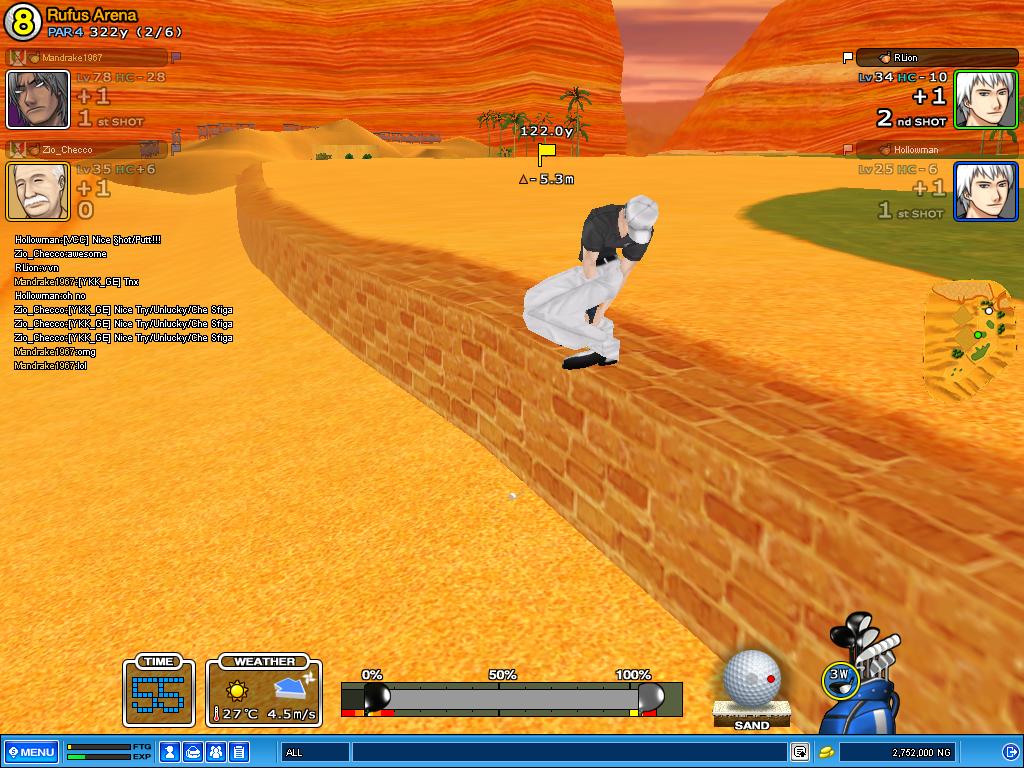Open the friends group icon

(216, 752)
